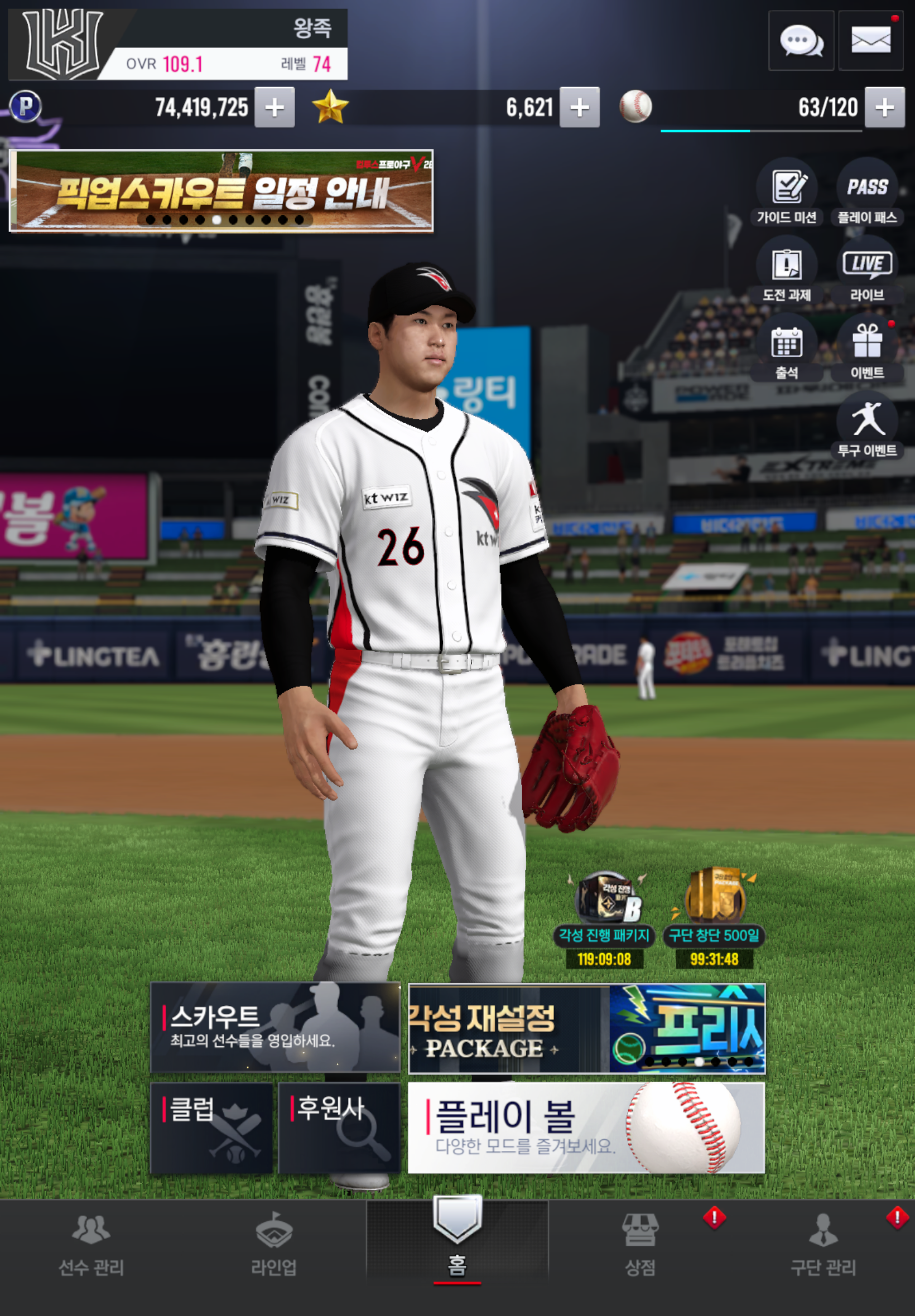The height and width of the screenshot is (1316, 915).
Task: Open the 스카우트 scout menu
Action: click(274, 1027)
